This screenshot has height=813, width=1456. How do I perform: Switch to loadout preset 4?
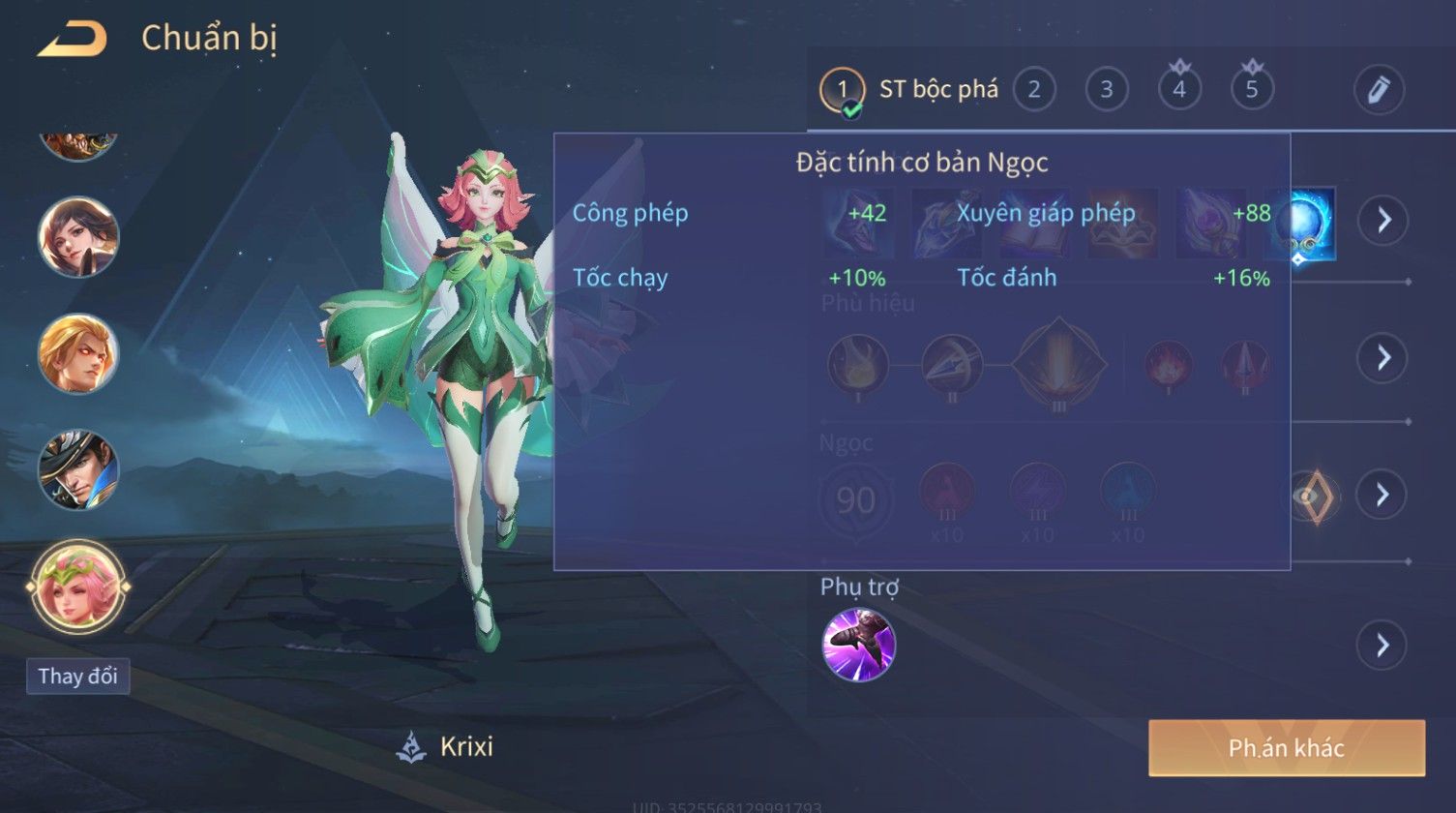pyautogui.click(x=1179, y=90)
